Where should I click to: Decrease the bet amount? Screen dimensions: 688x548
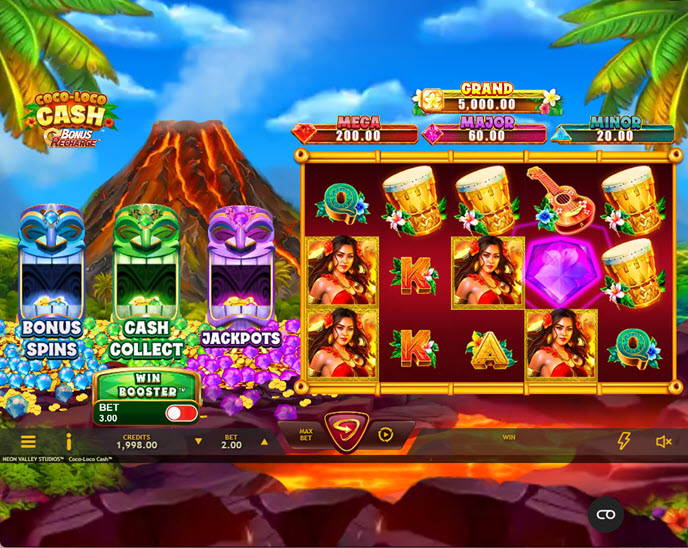(x=198, y=441)
